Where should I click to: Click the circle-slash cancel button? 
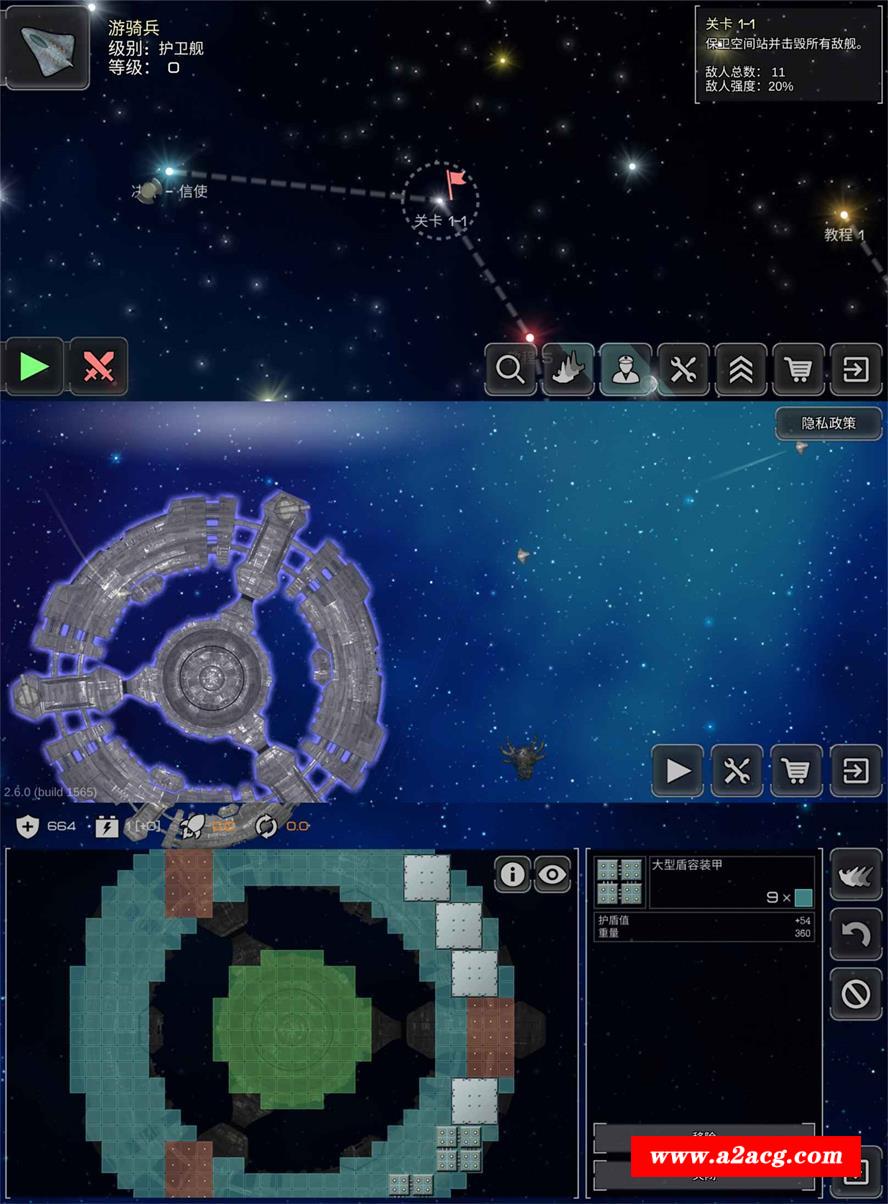(856, 993)
